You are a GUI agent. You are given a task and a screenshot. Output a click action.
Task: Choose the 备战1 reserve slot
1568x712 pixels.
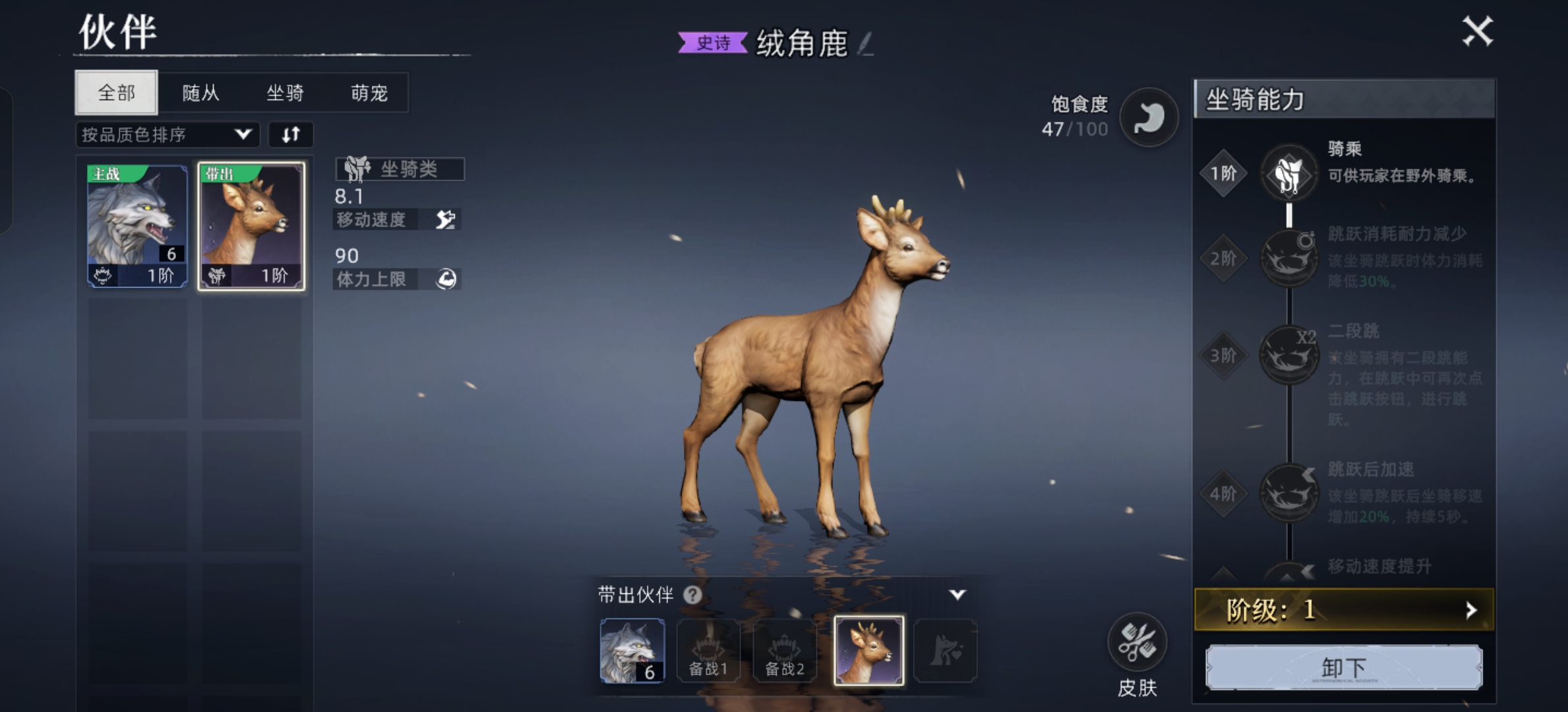[x=708, y=651]
